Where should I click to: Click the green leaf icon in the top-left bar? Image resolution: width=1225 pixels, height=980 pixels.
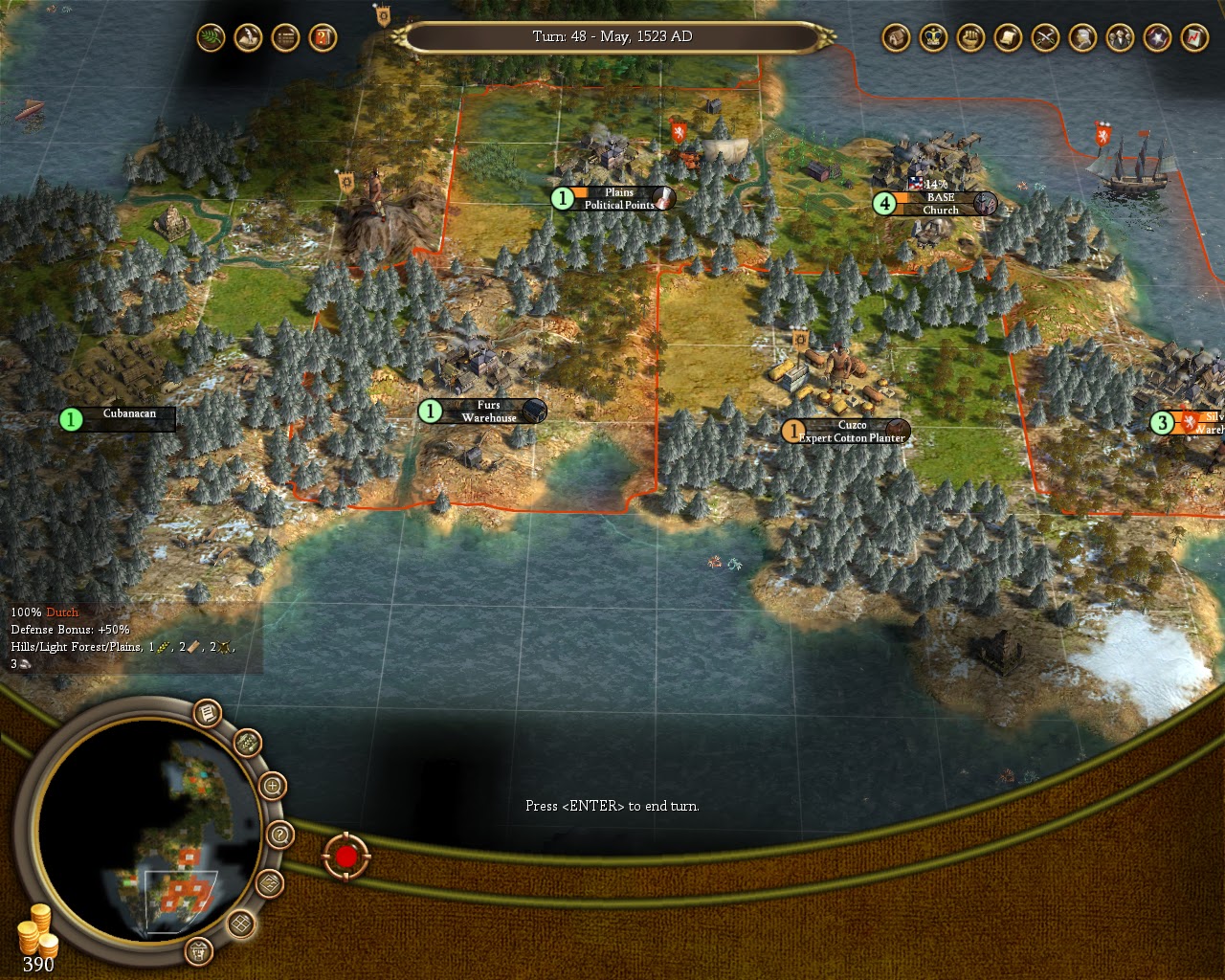[211, 38]
